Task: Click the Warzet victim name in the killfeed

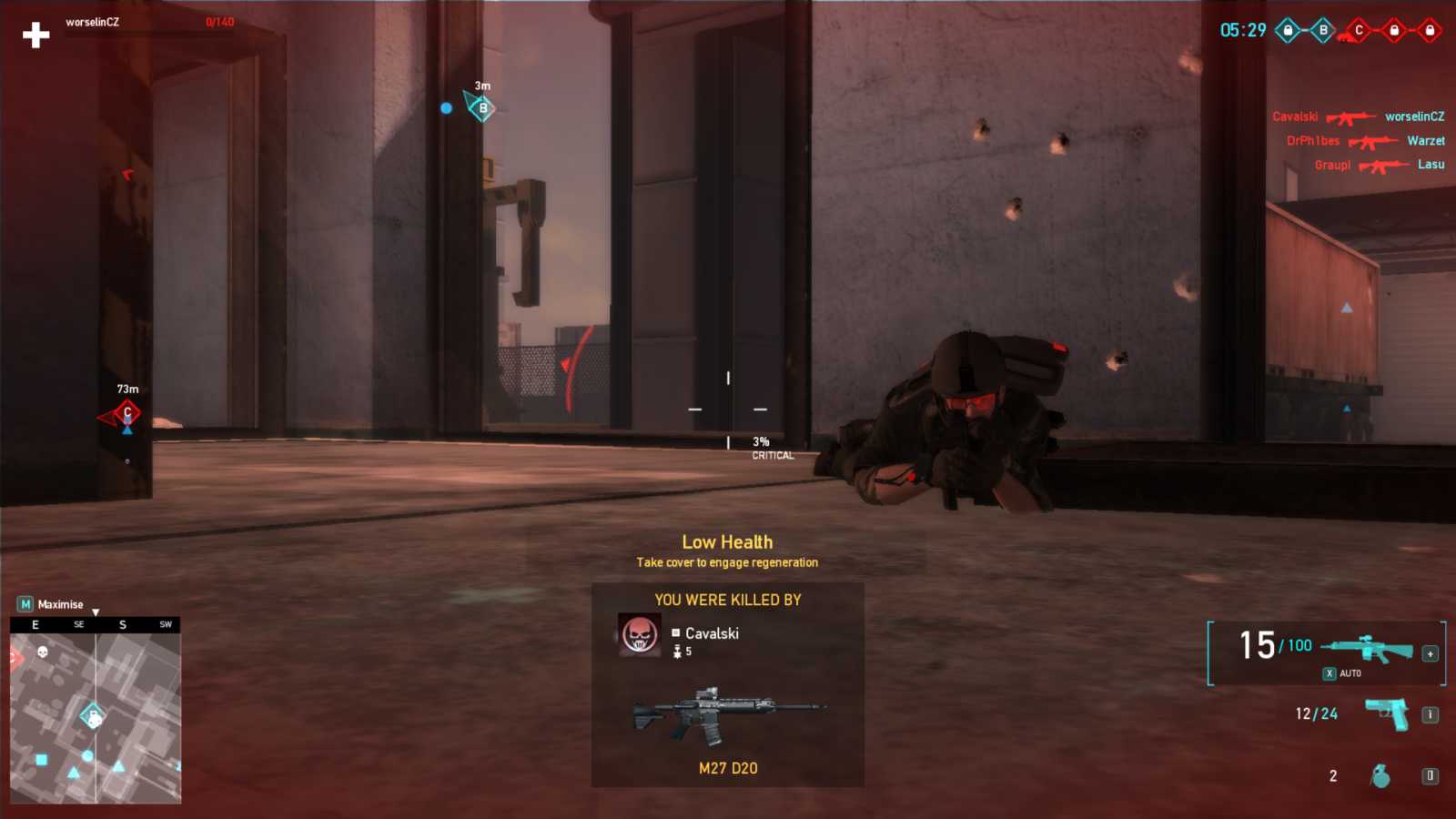Action: (x=1426, y=140)
